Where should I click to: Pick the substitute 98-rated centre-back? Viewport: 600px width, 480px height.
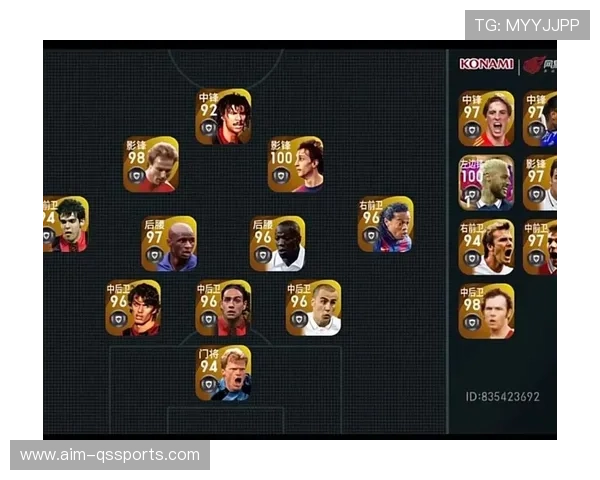coord(486,311)
